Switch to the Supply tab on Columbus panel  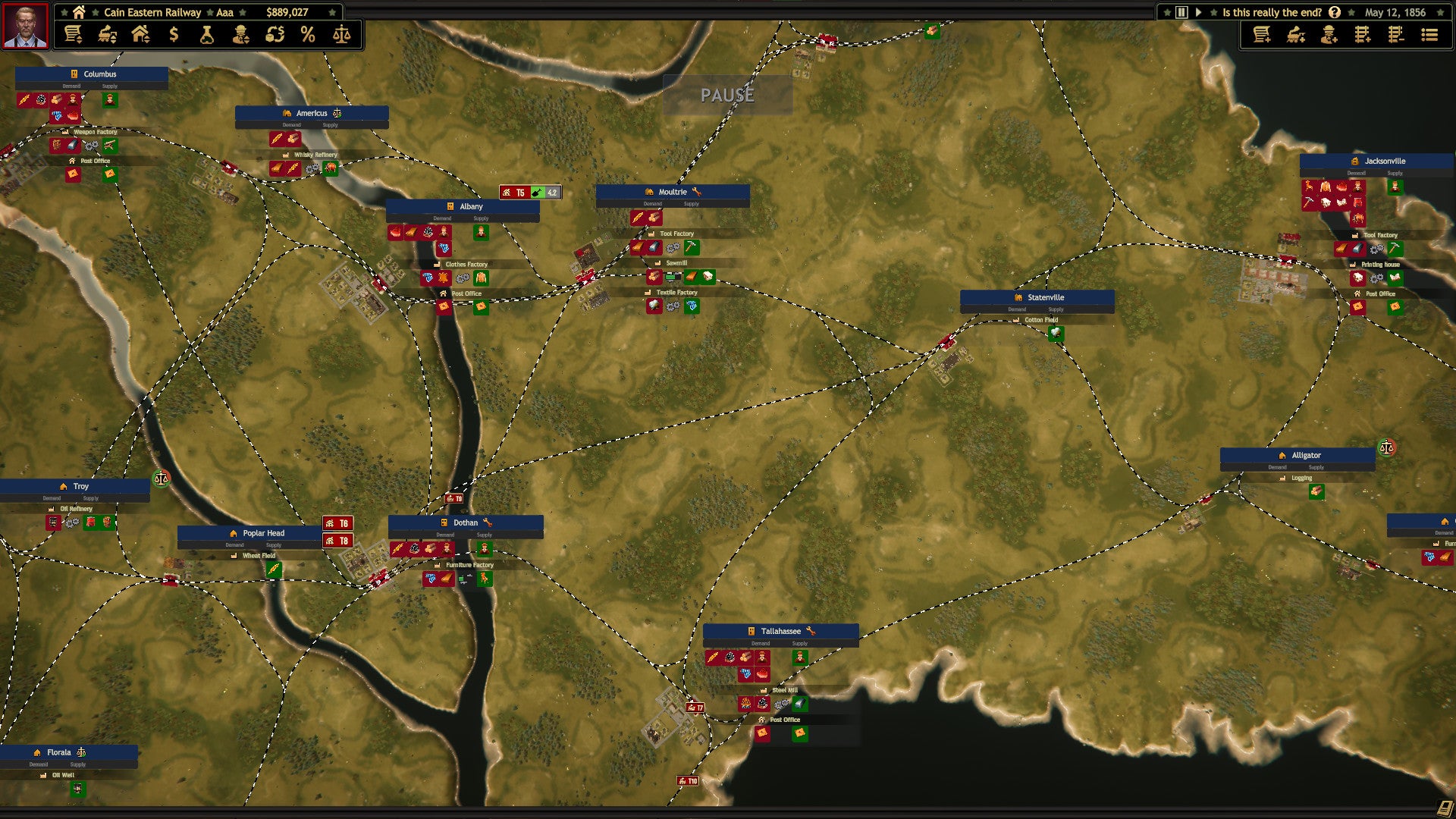[109, 86]
